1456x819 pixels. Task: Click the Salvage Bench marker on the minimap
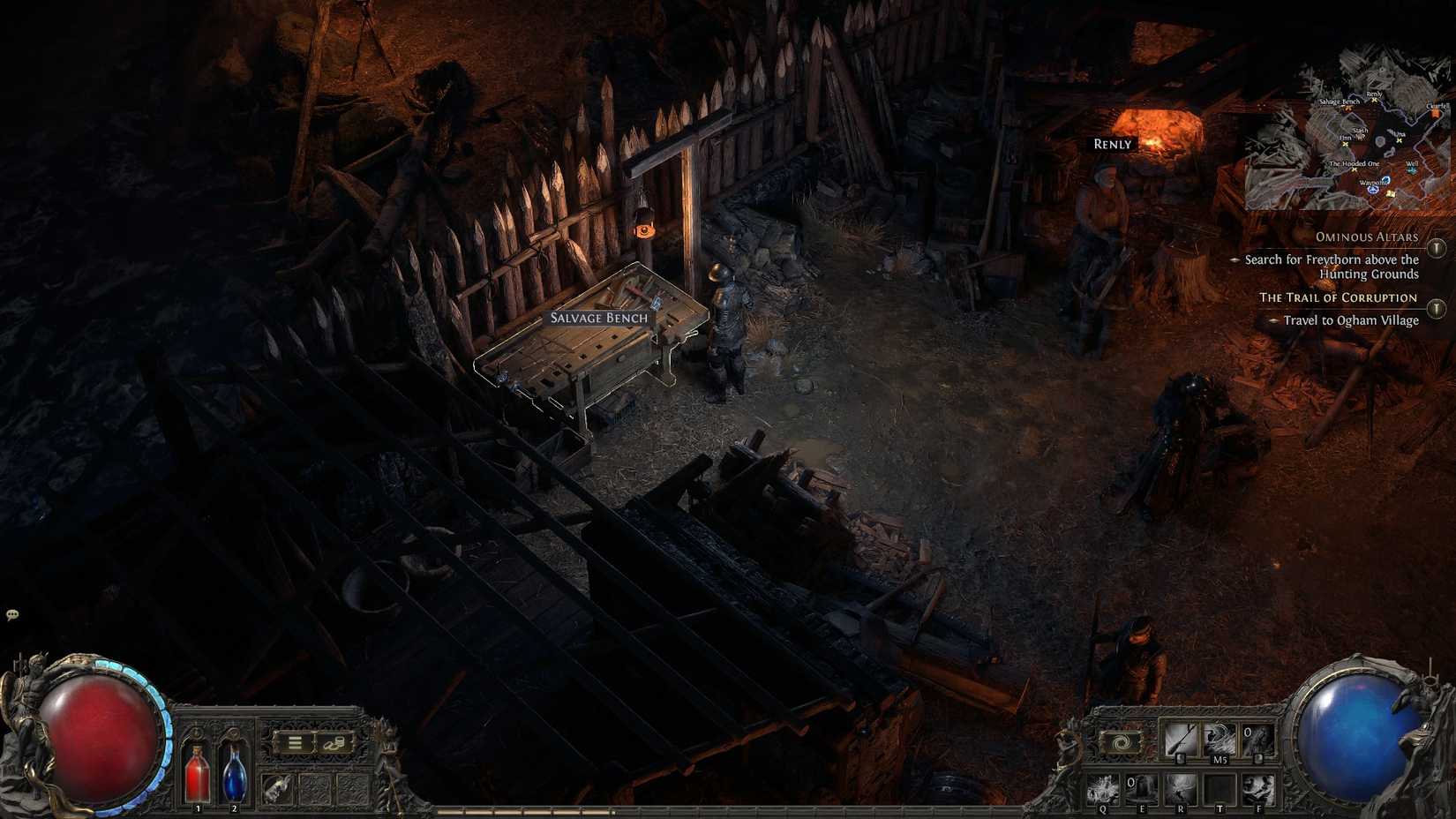(1348, 109)
